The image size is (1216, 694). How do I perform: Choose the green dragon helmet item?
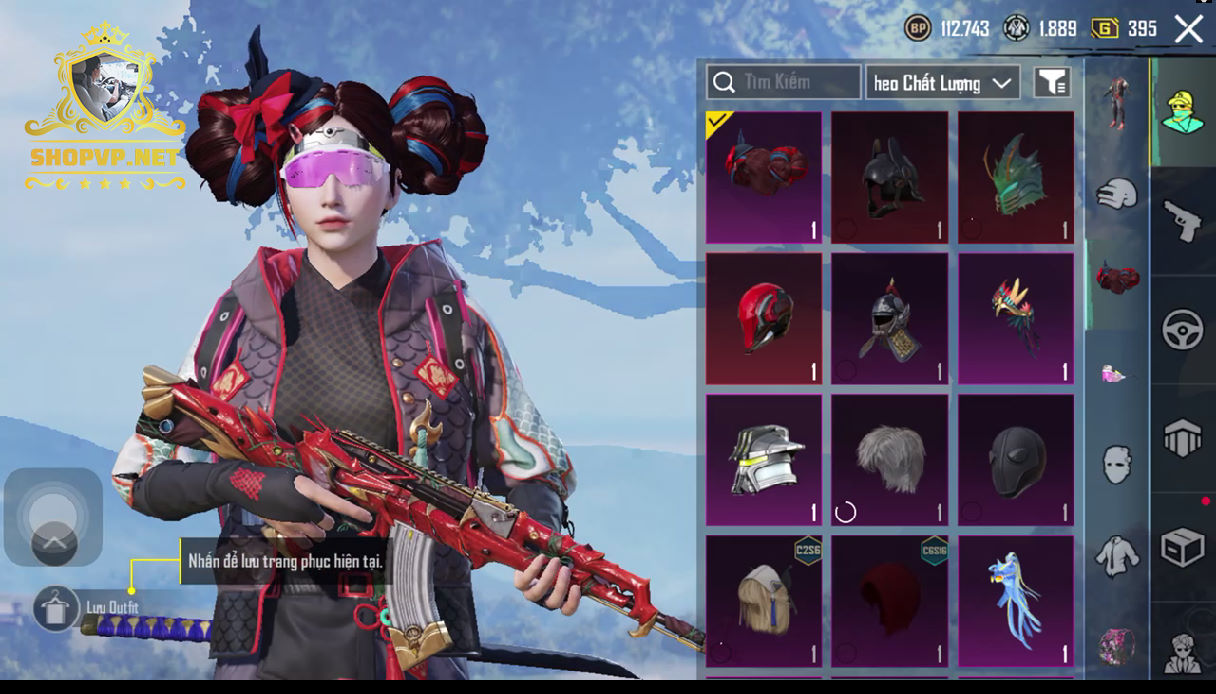point(1016,177)
